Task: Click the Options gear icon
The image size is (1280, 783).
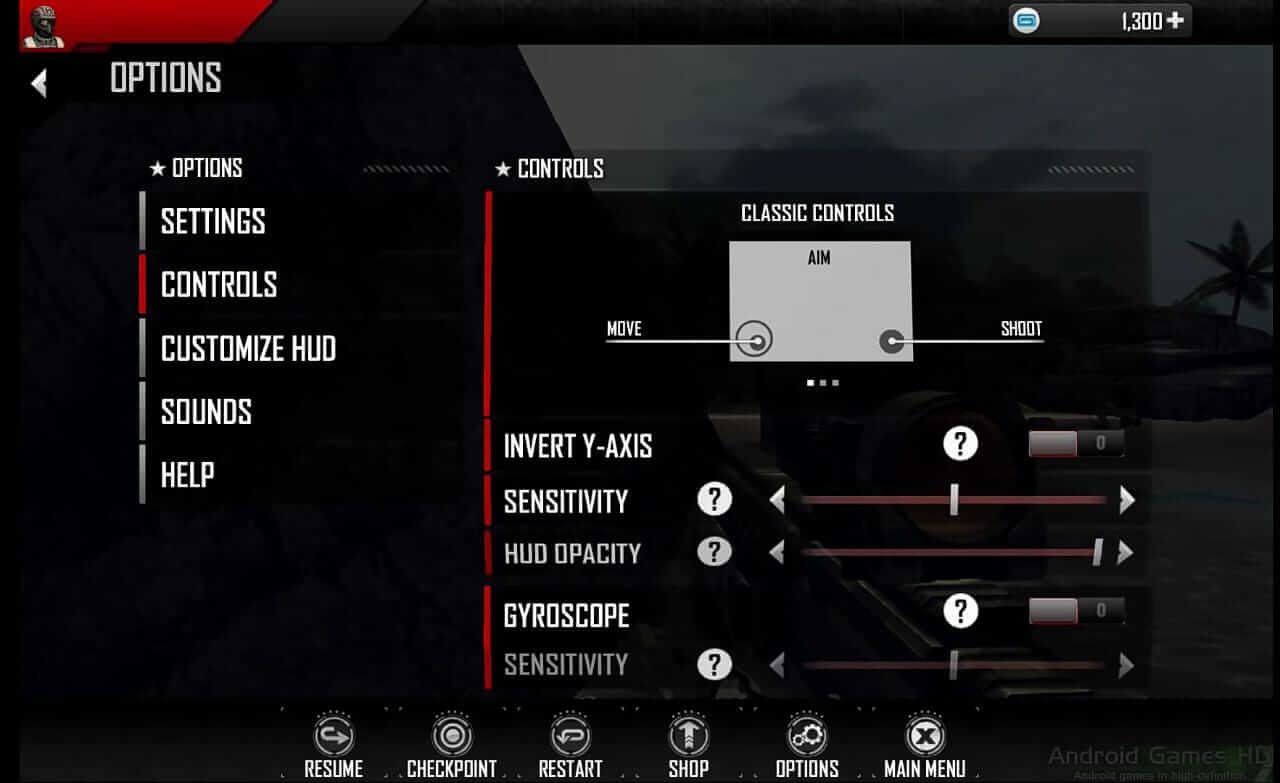Action: tap(806, 737)
